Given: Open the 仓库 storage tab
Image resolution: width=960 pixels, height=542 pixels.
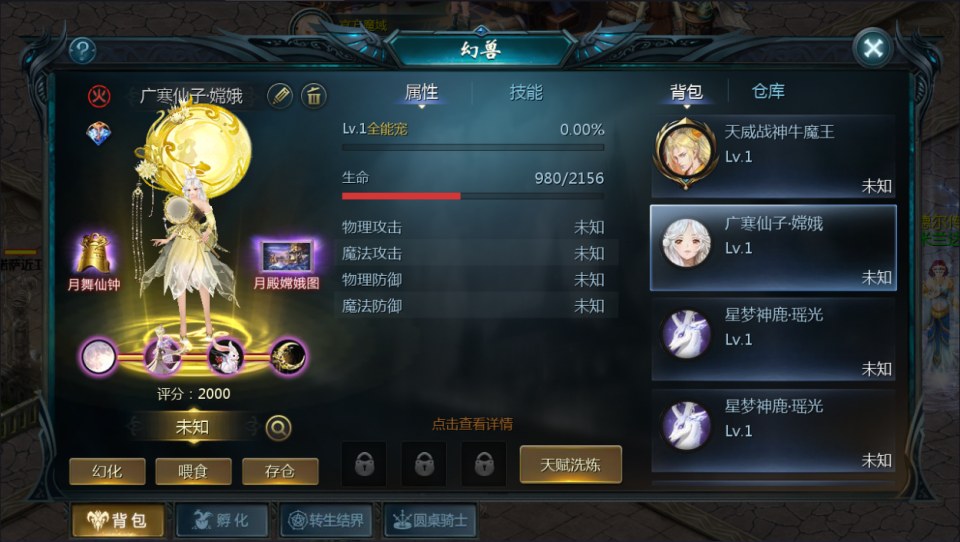Looking at the screenshot, I should tap(768, 91).
